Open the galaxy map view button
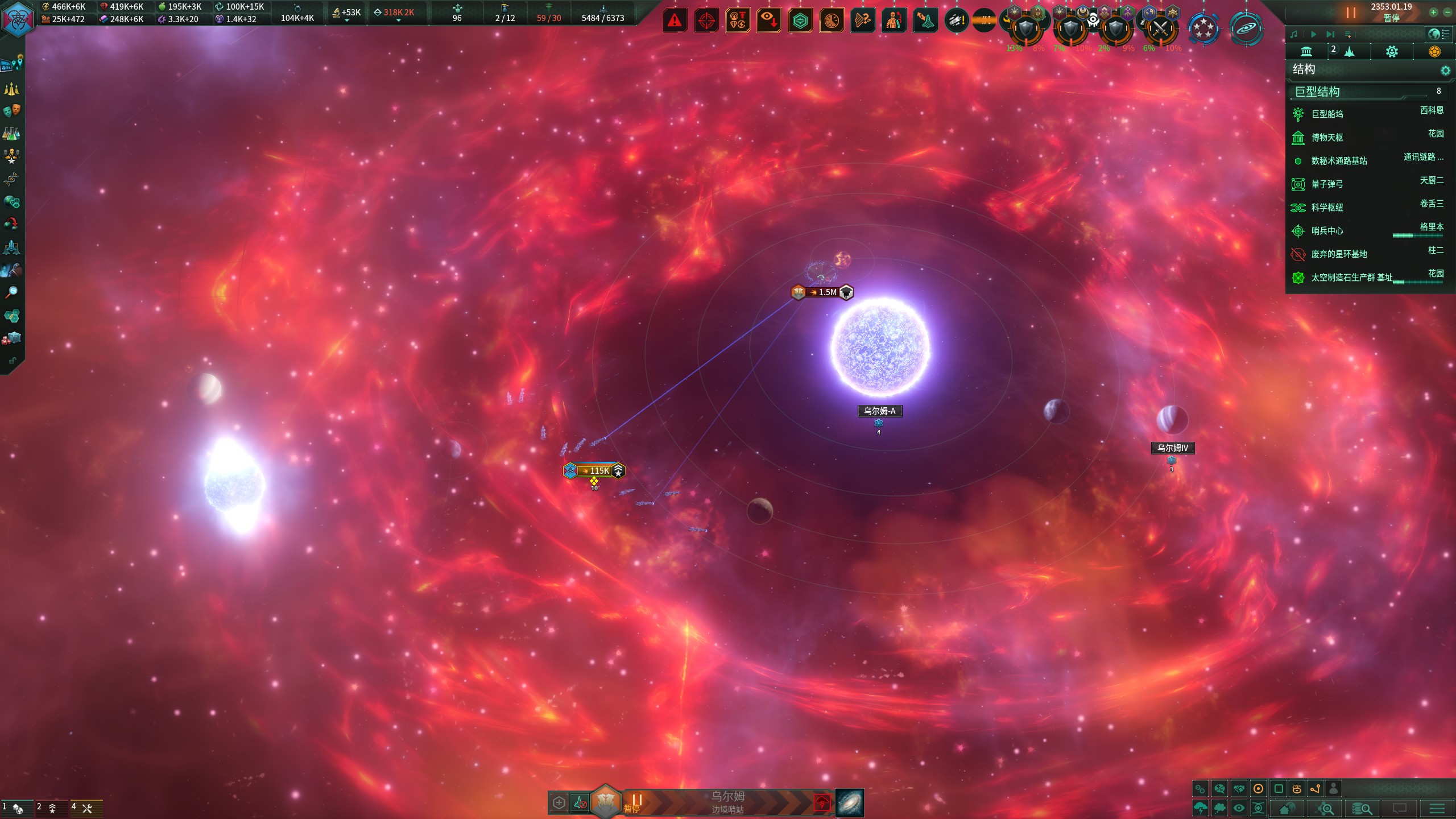 click(850, 803)
